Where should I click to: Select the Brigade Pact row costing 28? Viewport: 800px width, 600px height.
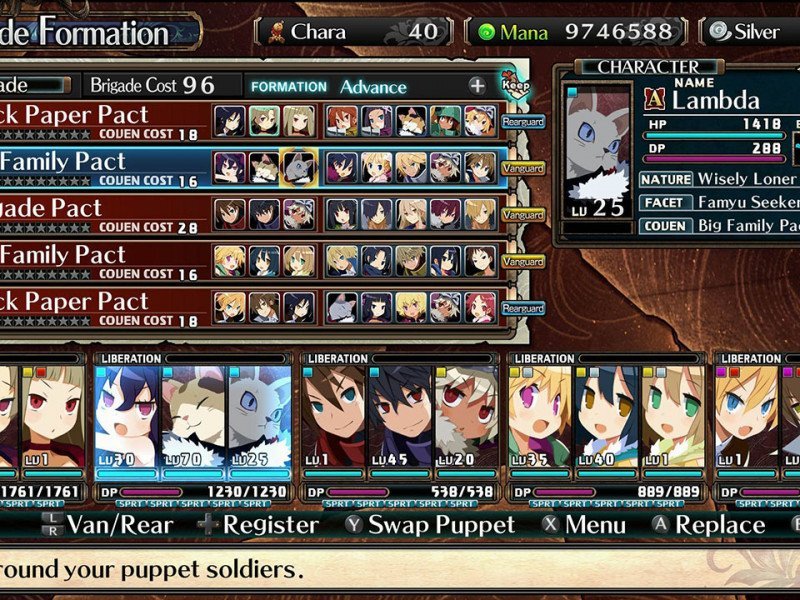100,213
